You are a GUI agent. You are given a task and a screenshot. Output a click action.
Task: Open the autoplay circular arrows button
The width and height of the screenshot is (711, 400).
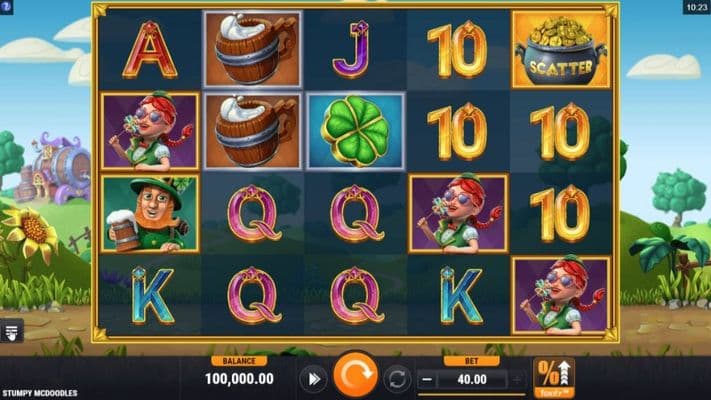click(397, 379)
